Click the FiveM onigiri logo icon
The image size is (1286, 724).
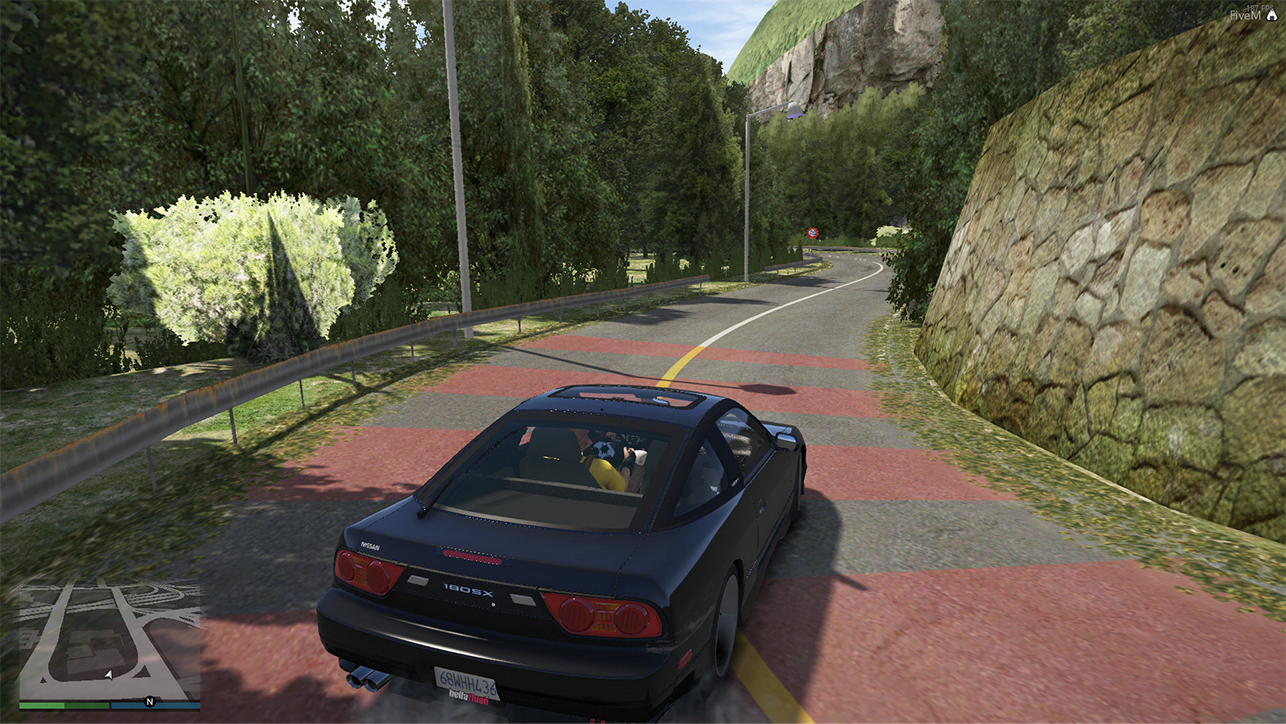[x=1272, y=16]
